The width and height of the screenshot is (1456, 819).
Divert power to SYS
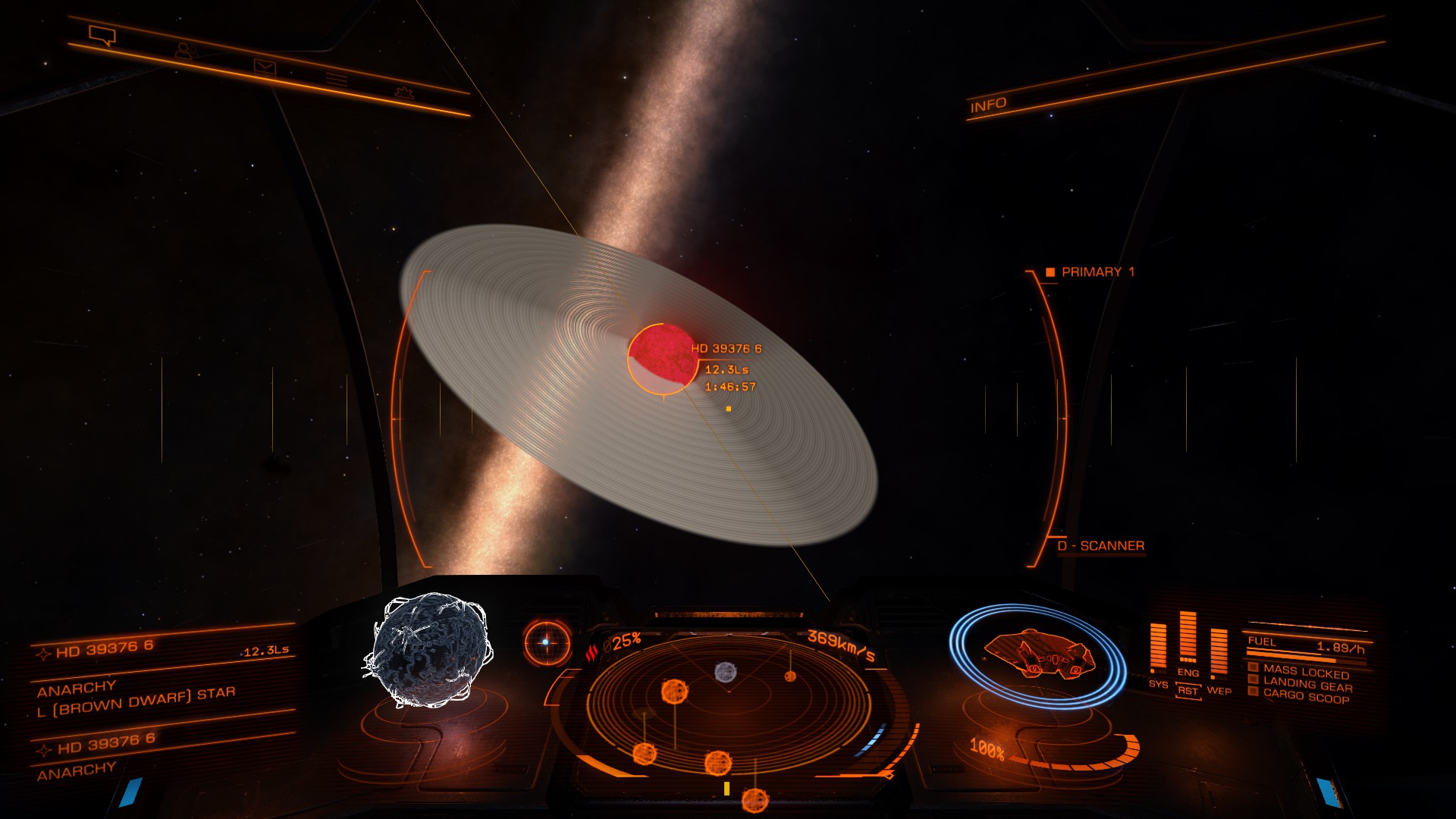coord(1158,684)
